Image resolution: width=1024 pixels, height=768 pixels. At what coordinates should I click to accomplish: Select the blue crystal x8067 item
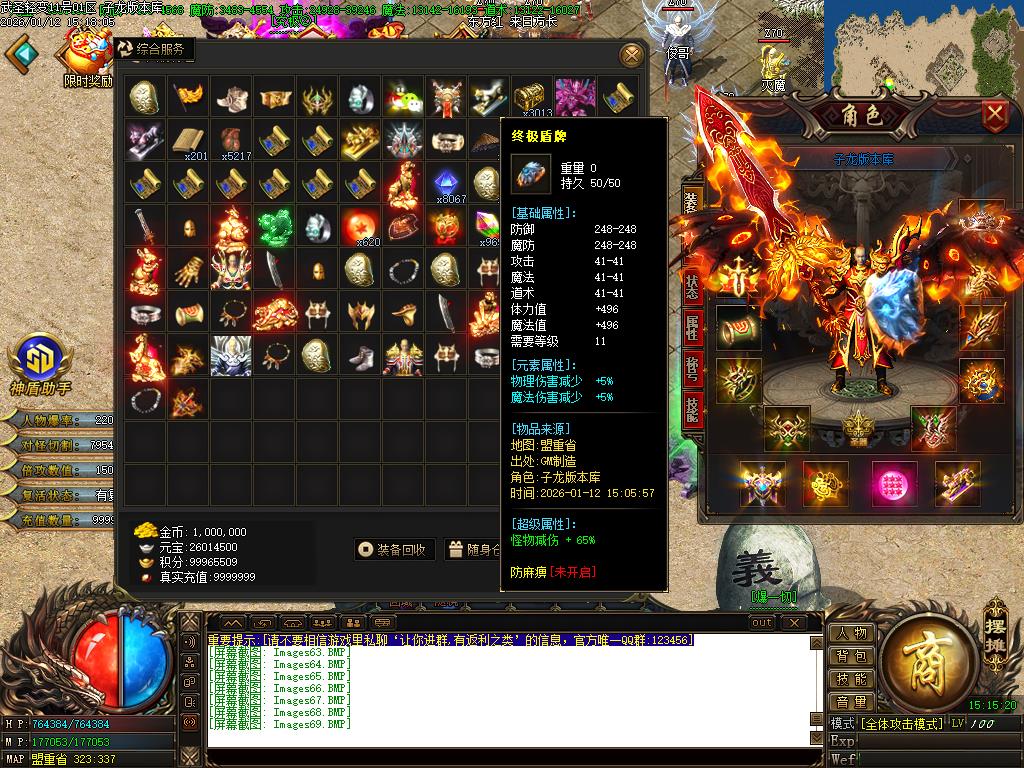(x=445, y=184)
